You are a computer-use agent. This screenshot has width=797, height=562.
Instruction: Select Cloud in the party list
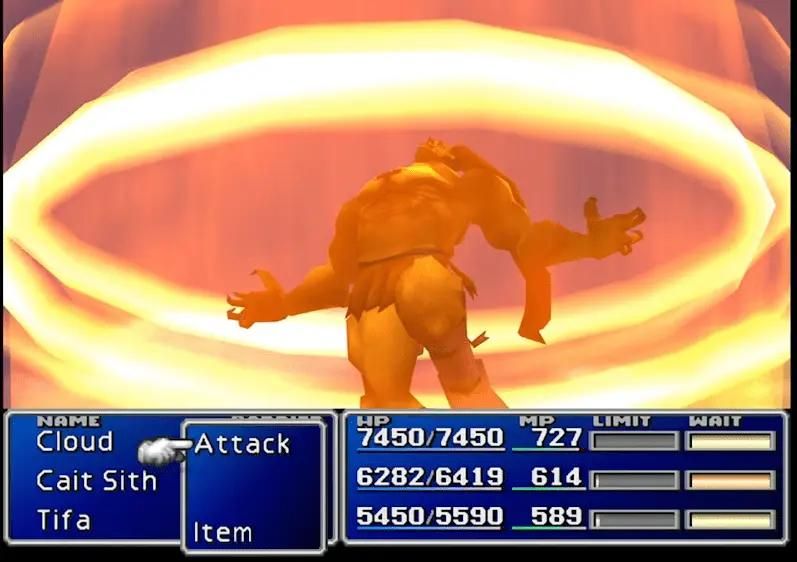point(75,441)
